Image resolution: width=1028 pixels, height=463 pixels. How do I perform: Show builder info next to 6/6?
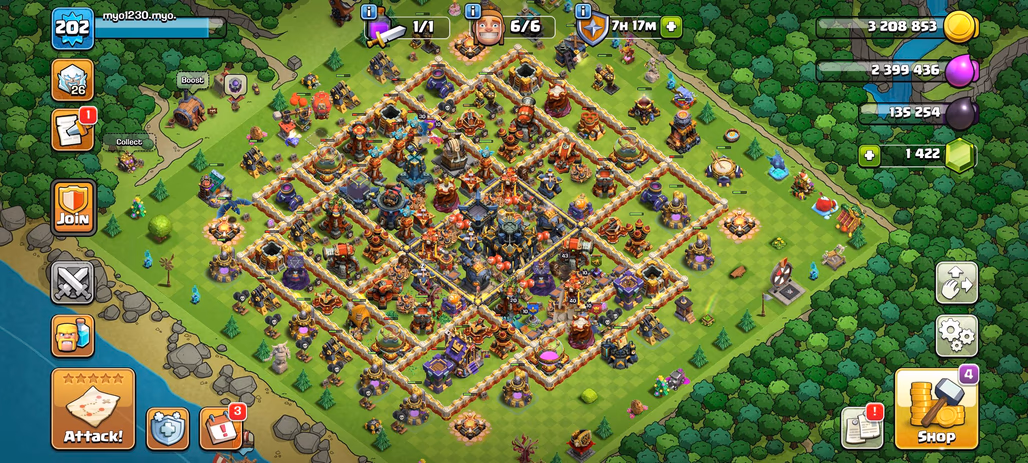point(476,11)
